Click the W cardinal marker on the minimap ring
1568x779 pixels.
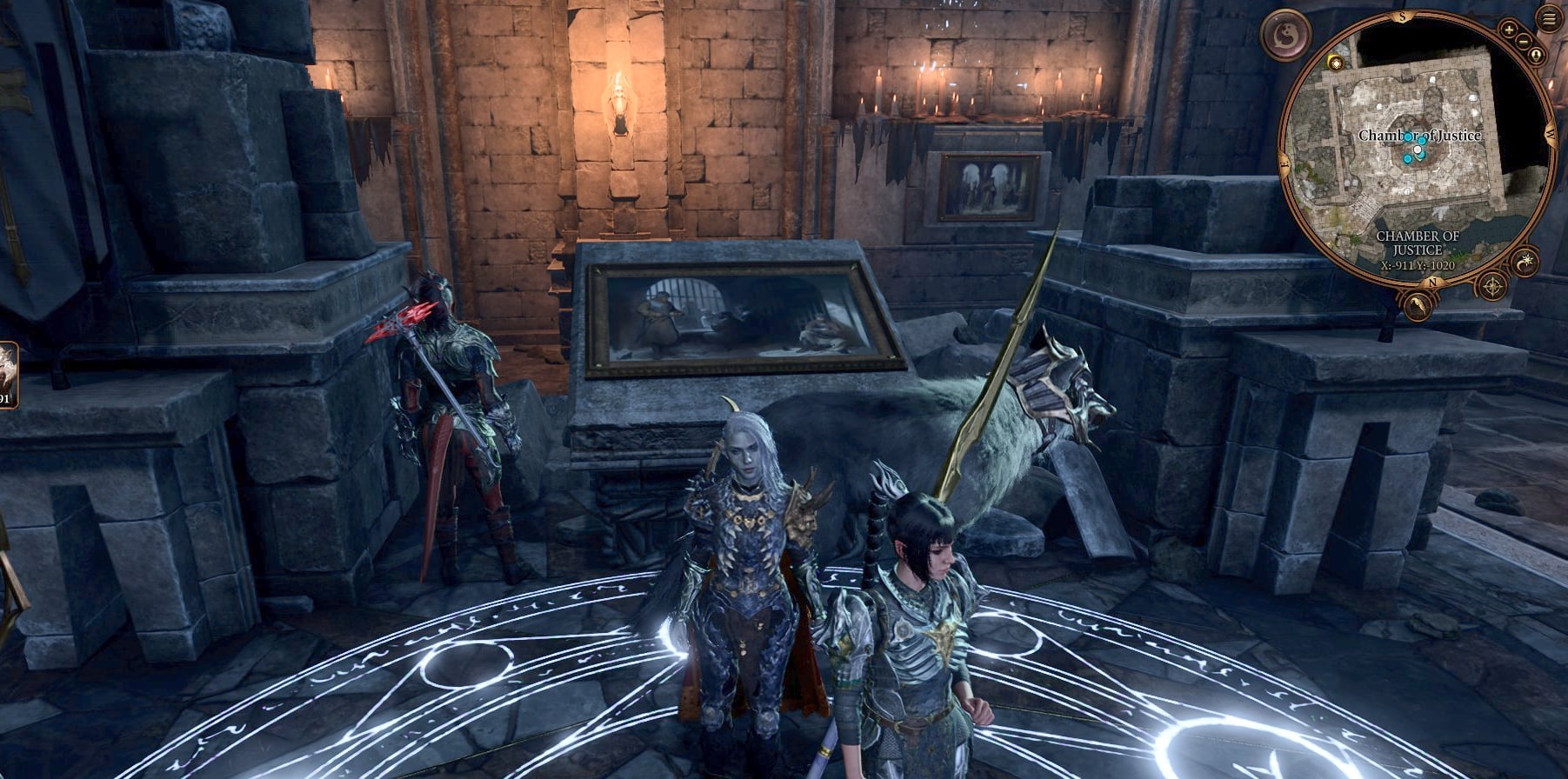(1549, 132)
